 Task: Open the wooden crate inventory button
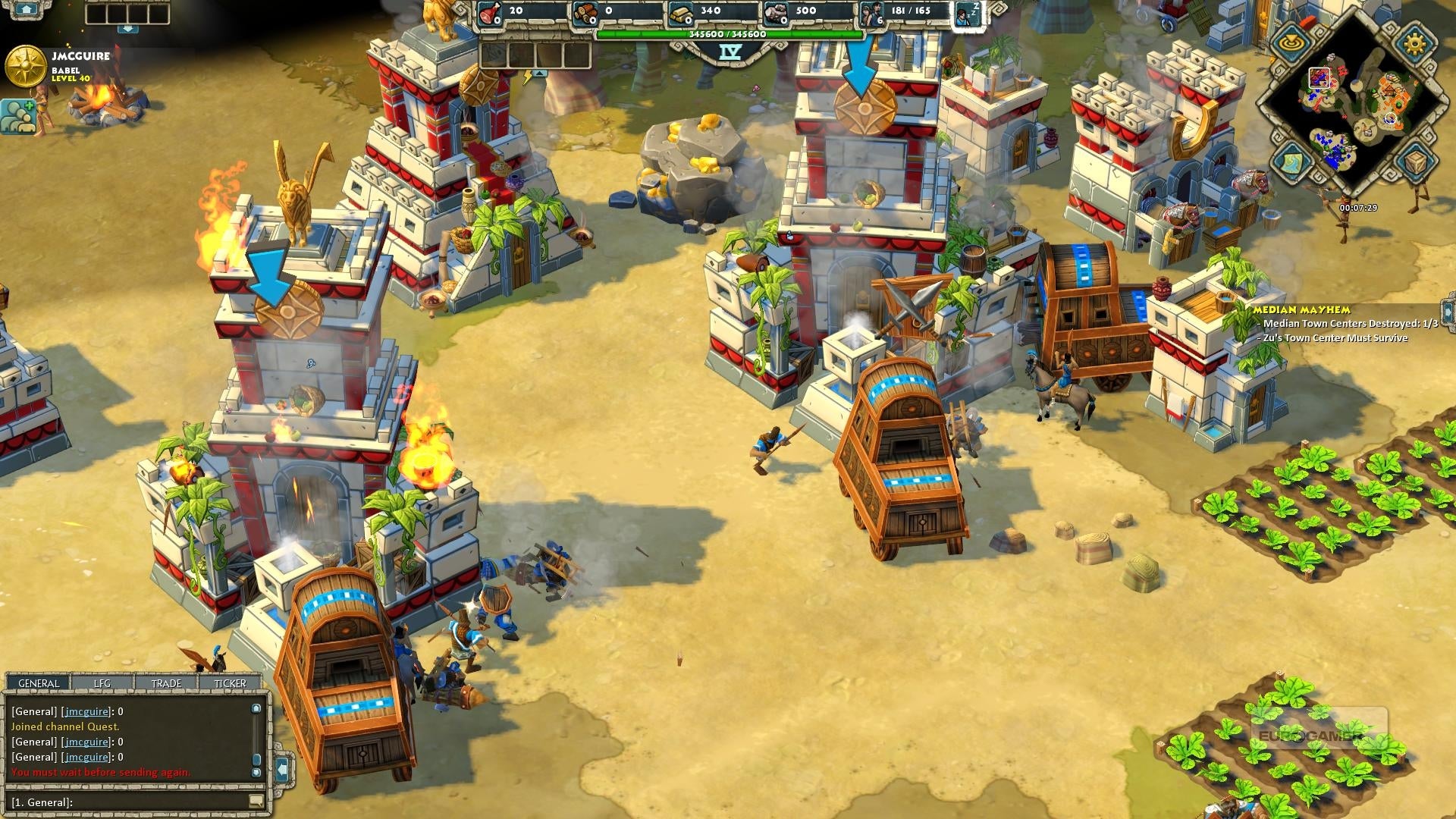pos(1414,162)
